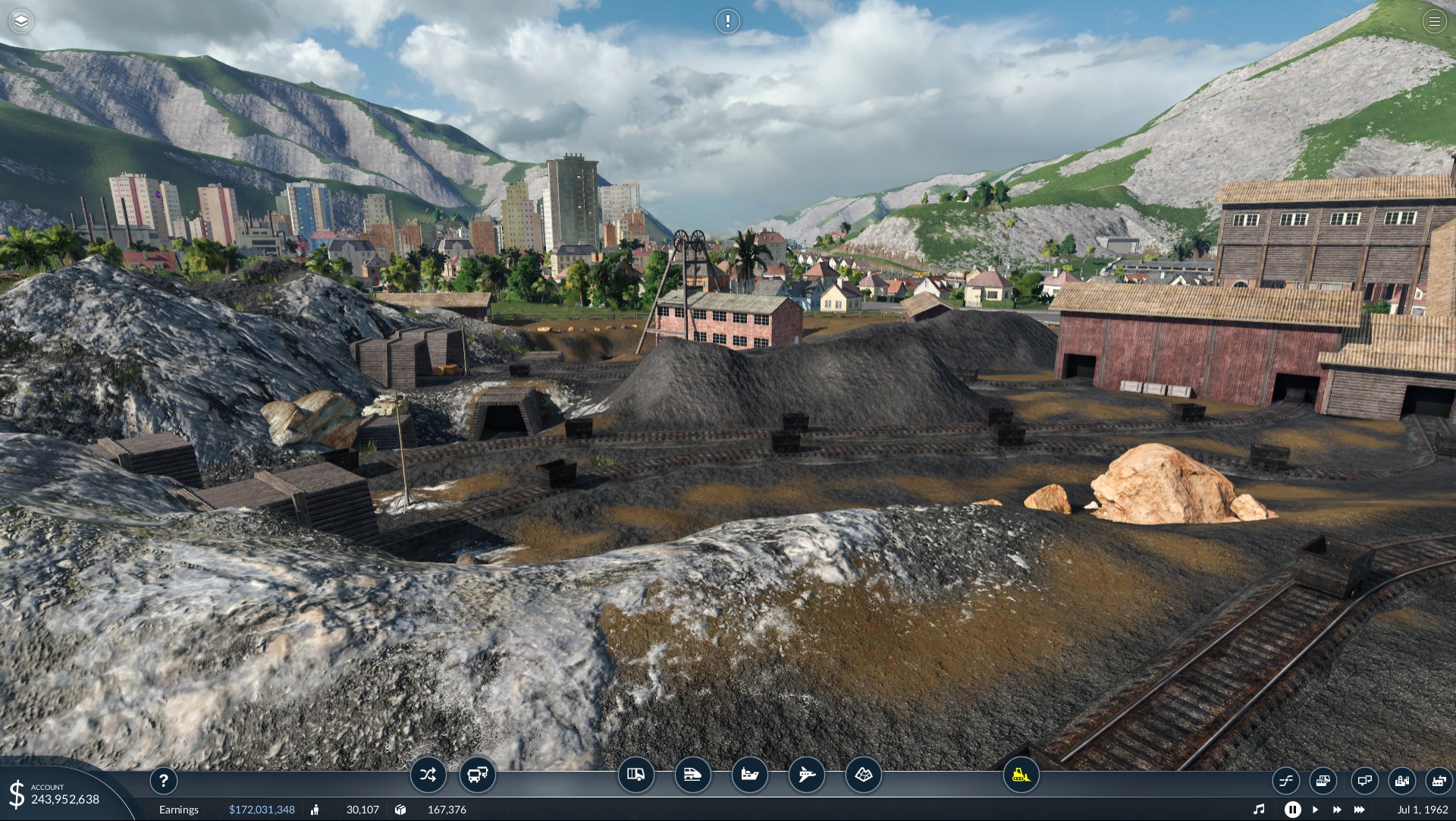Image resolution: width=1456 pixels, height=821 pixels.
Task: Click the exclamation warnings indicator
Action: pyautogui.click(x=727, y=21)
